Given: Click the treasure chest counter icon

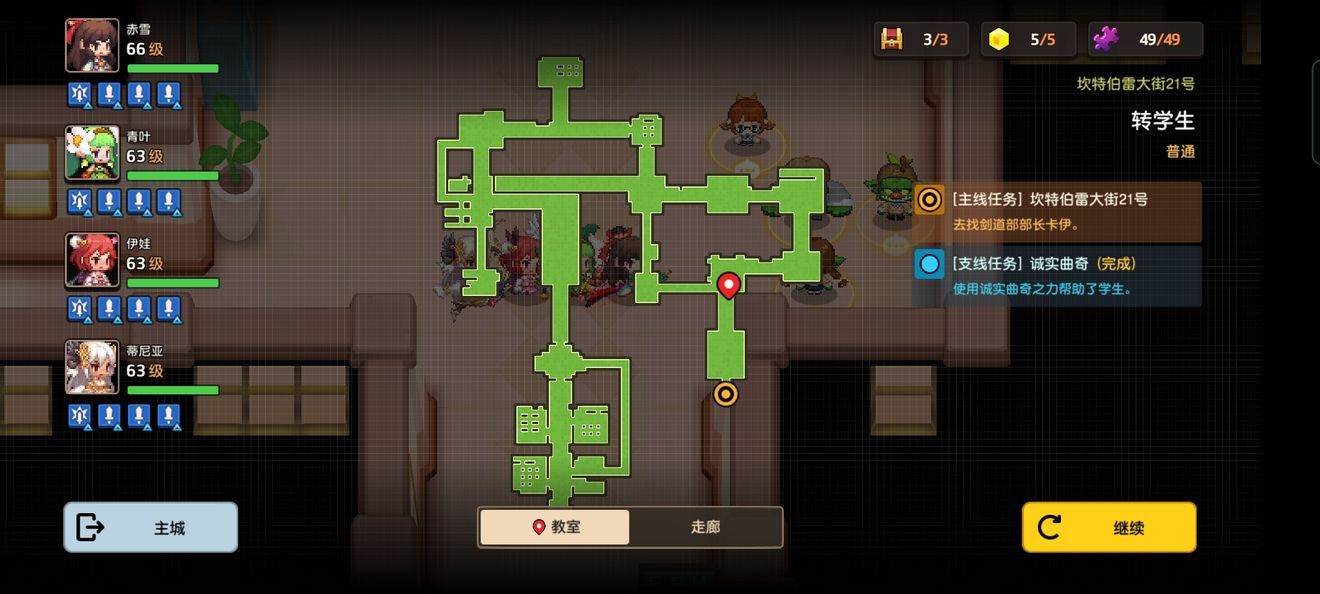Looking at the screenshot, I should pos(892,39).
